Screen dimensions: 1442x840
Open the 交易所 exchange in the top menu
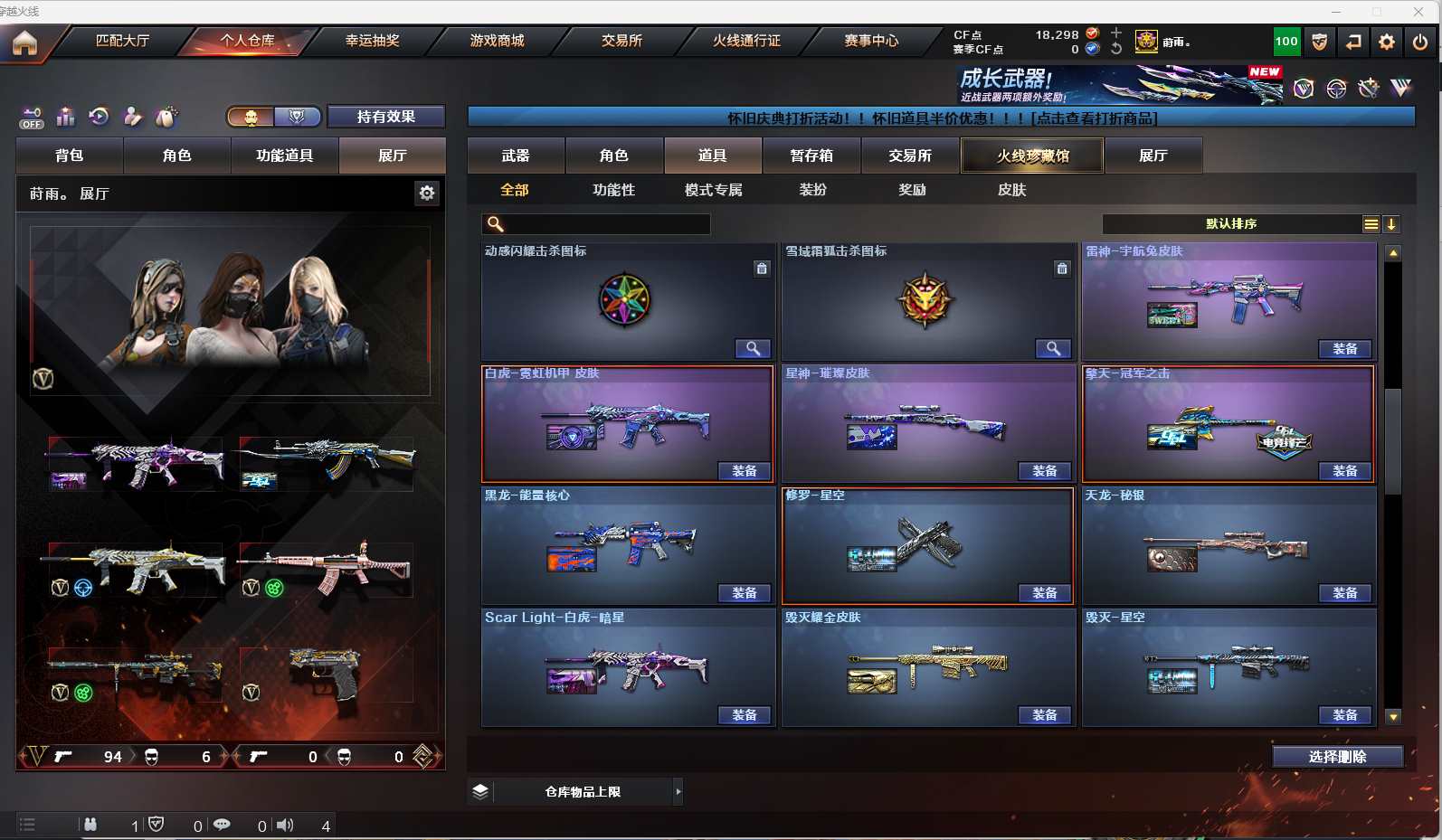[621, 41]
